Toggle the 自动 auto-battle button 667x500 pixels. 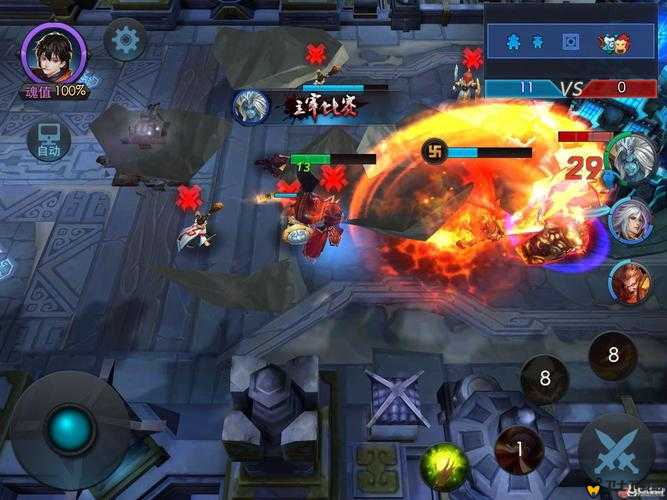point(48,141)
